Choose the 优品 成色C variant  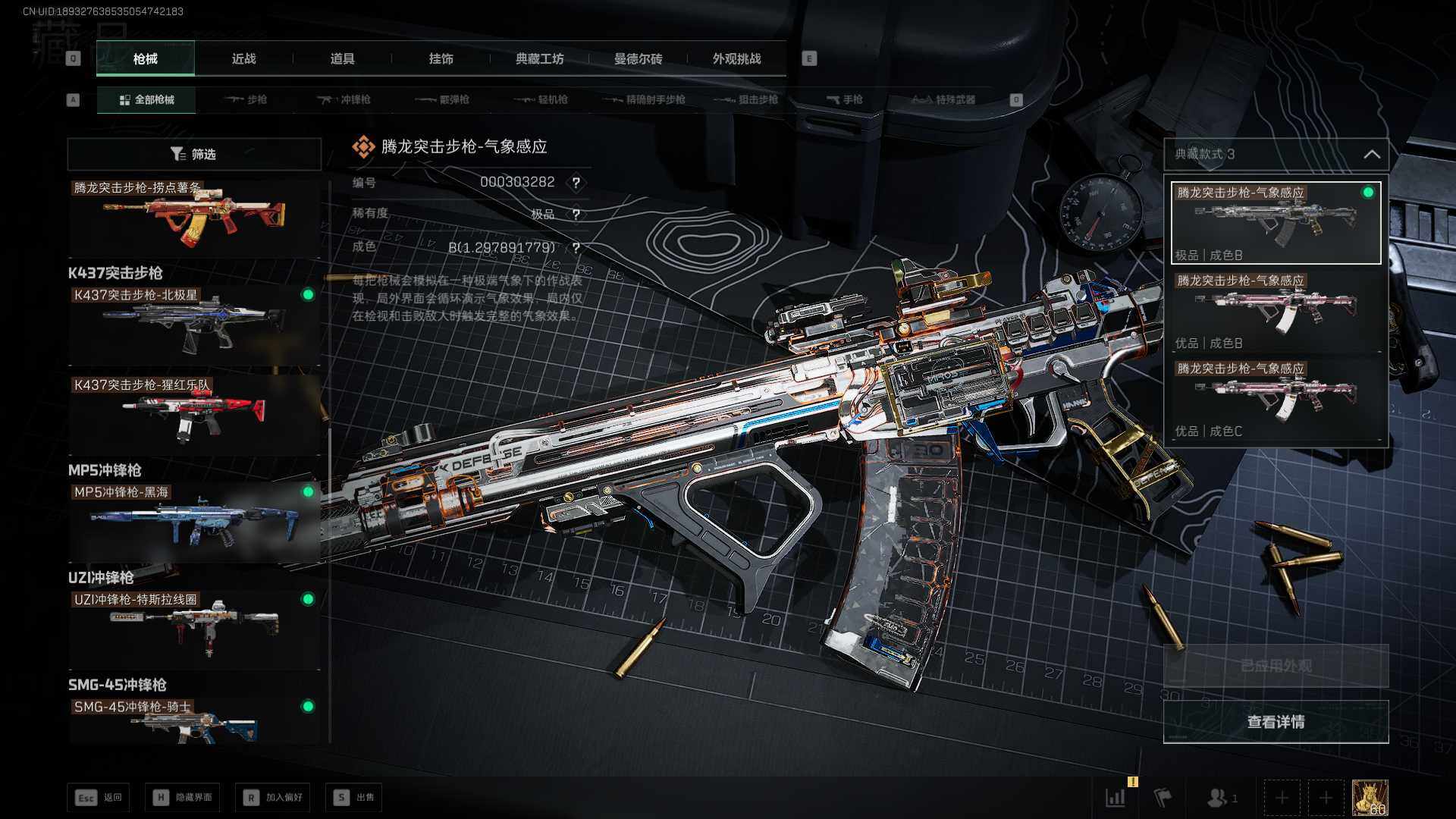1276,400
